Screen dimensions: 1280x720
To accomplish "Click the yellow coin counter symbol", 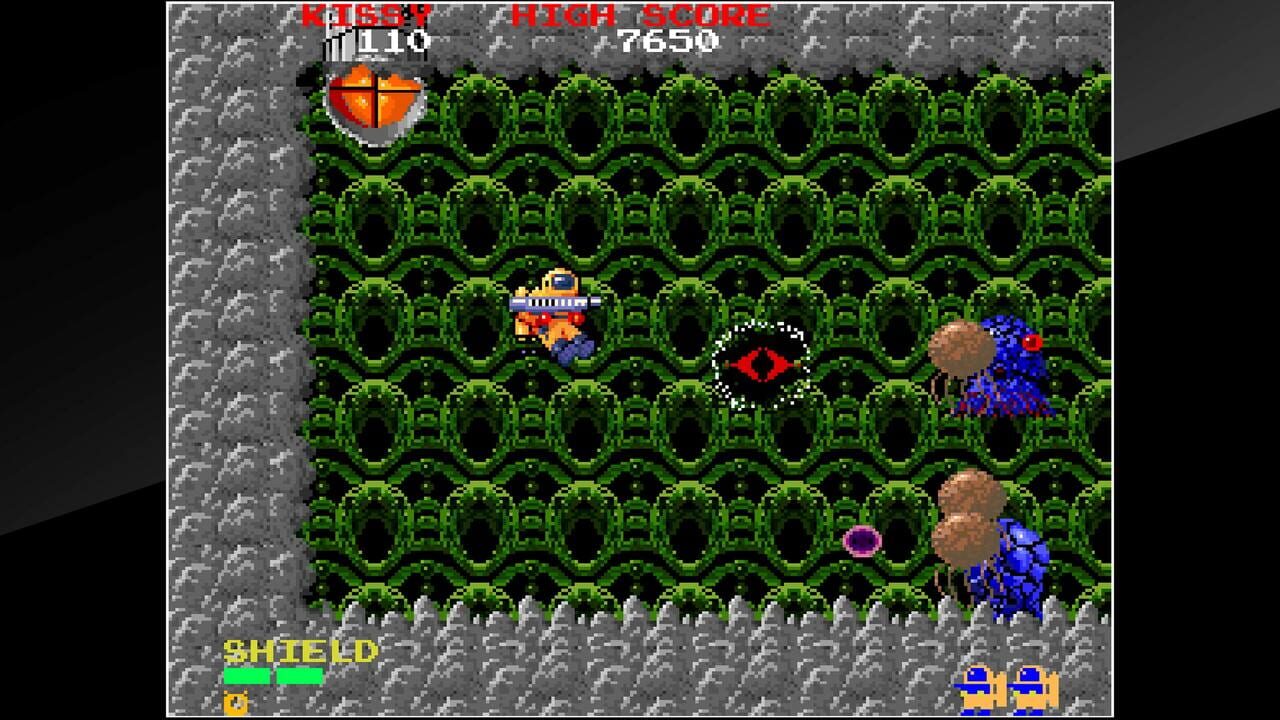I will 234,703.
